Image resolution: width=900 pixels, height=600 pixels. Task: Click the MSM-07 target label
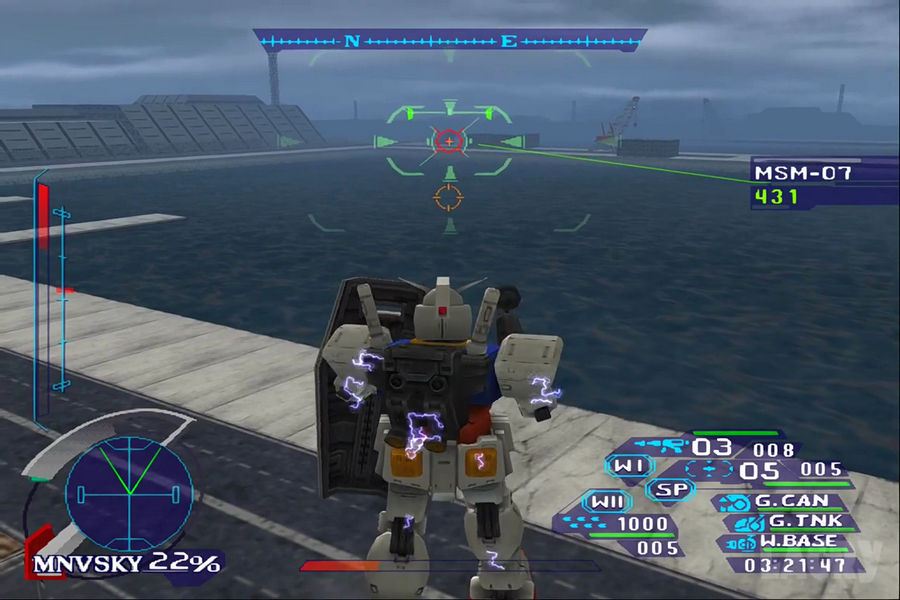coord(802,173)
